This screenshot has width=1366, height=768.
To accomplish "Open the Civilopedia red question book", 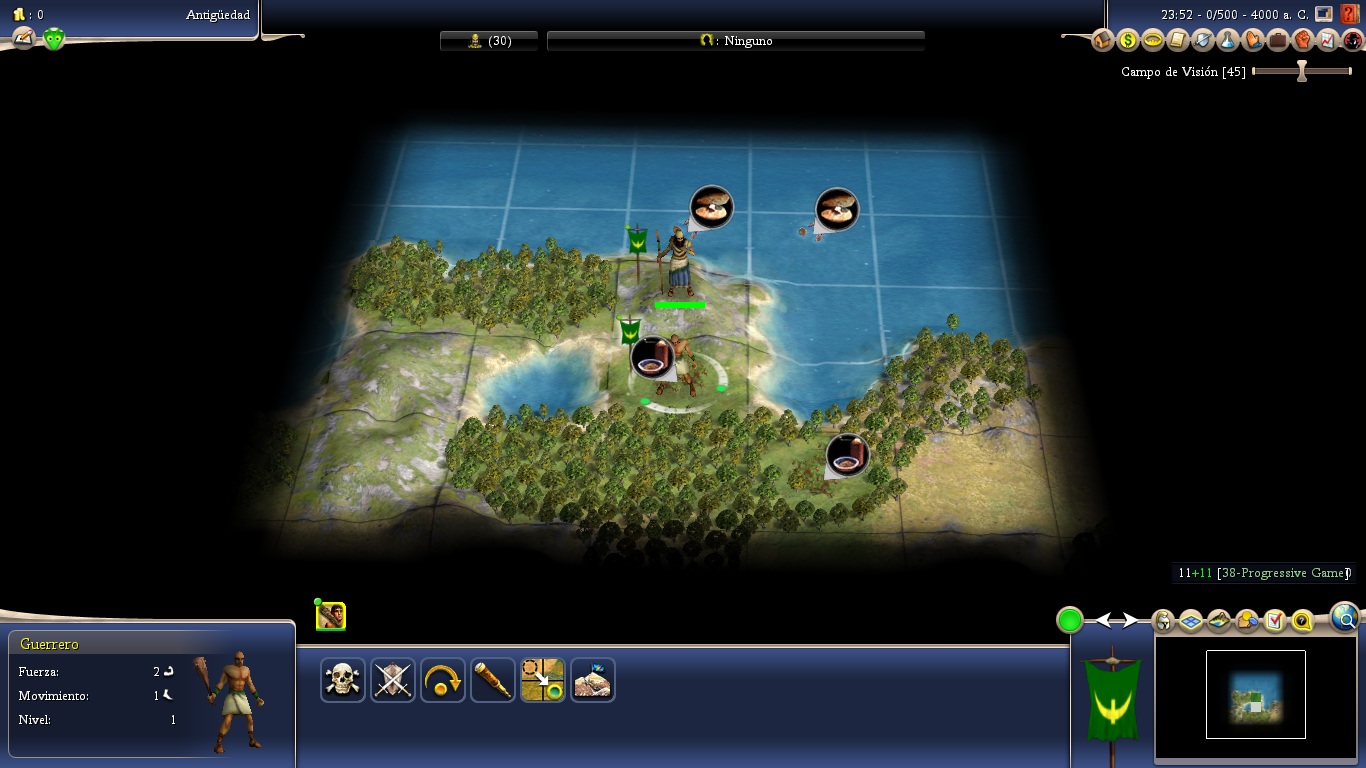I will [x=1352, y=14].
